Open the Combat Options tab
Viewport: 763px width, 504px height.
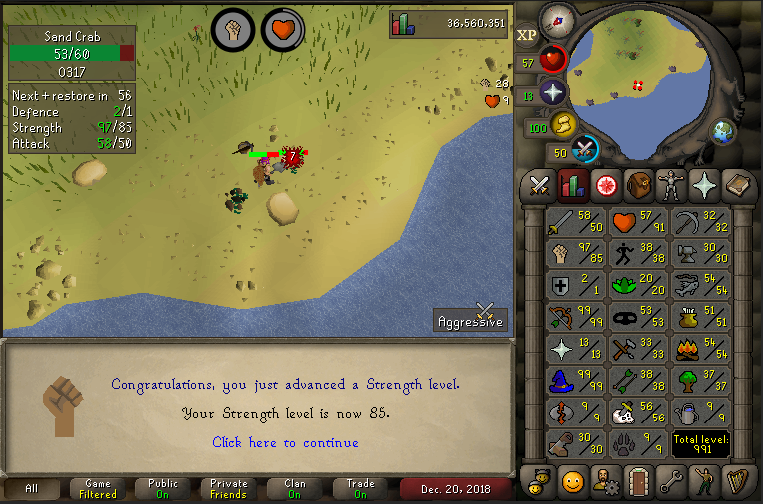(x=540, y=185)
